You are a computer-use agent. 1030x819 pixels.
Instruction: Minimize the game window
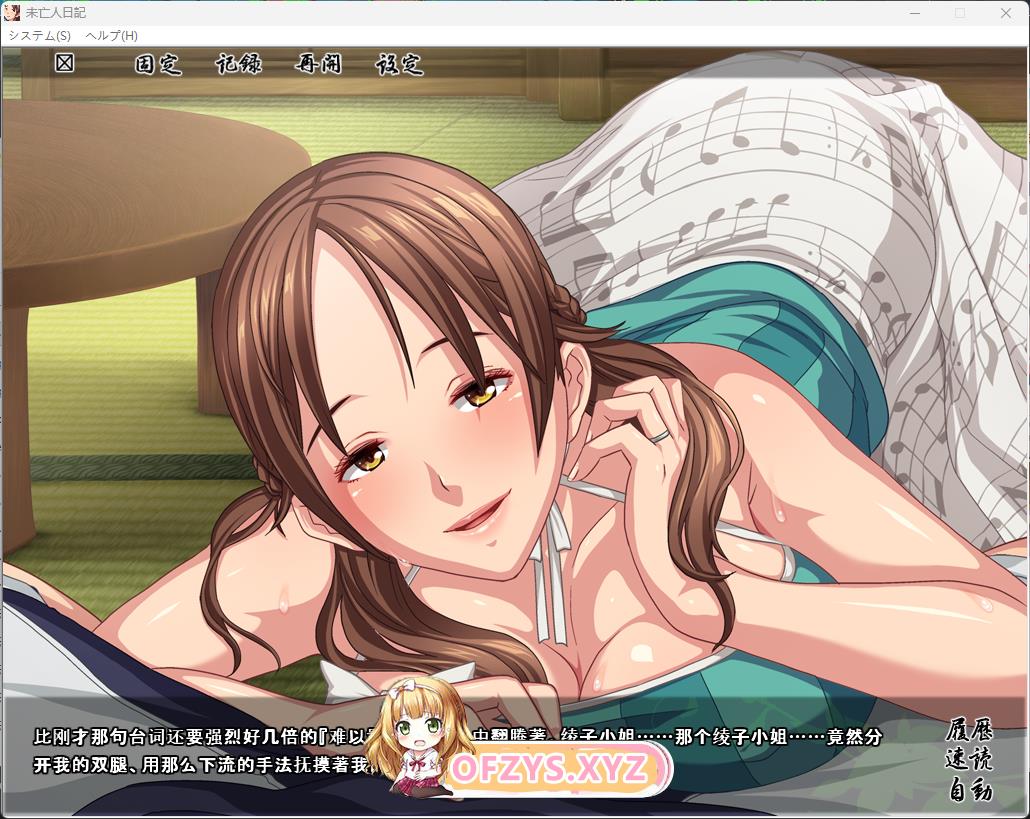tap(914, 13)
